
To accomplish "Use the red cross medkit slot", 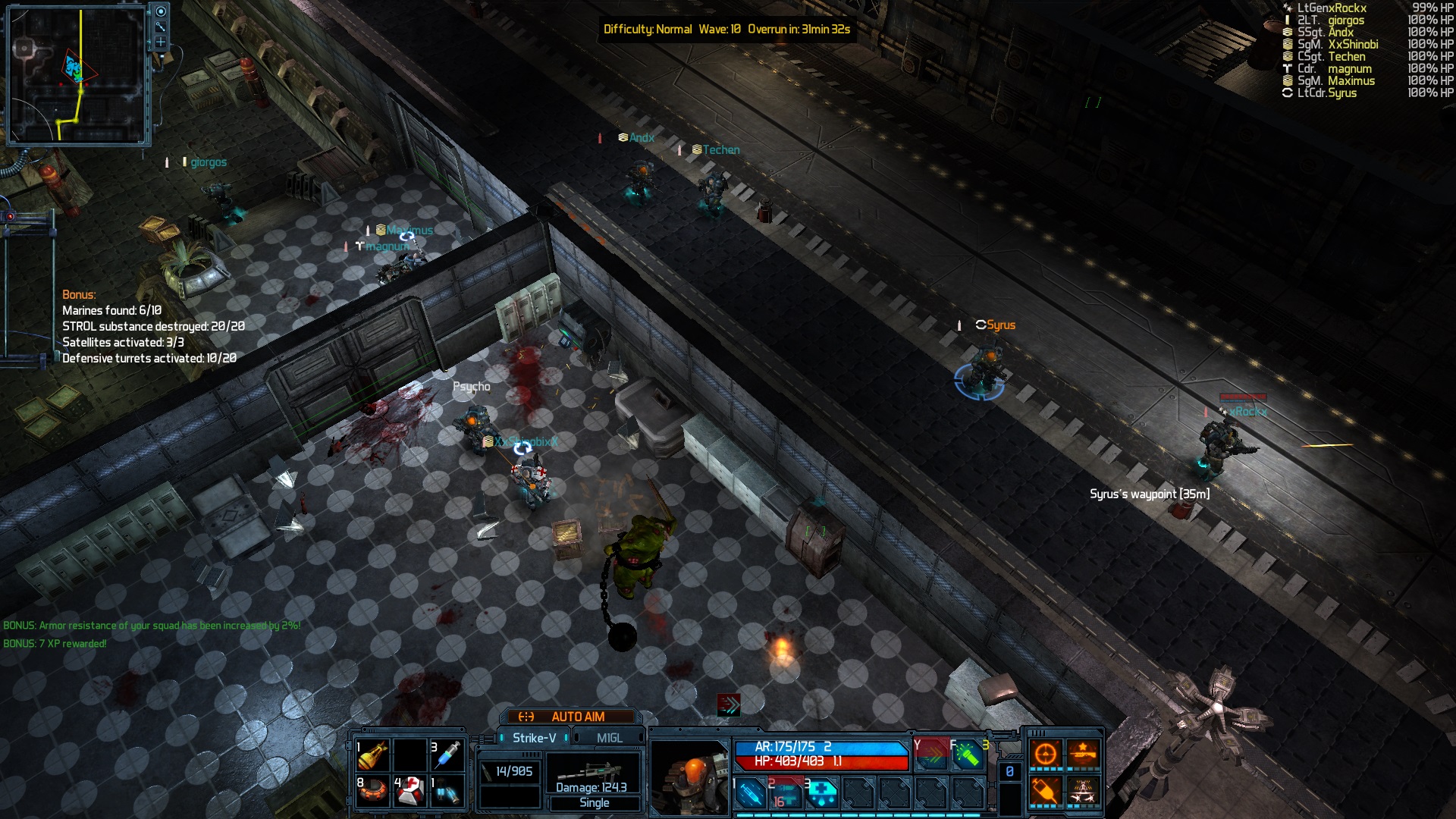I will 410,791.
